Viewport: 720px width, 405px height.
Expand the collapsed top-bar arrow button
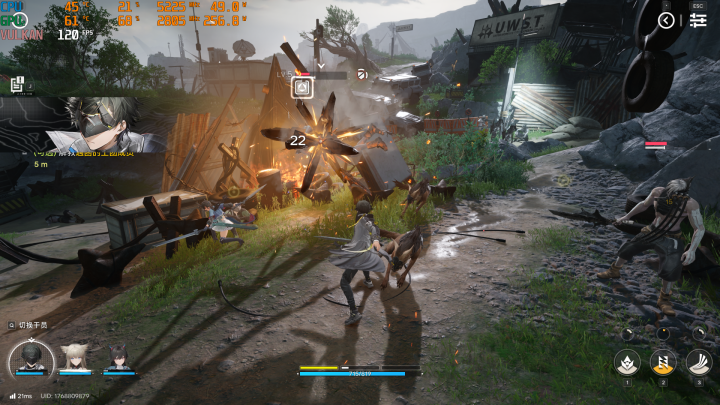pyautogui.click(x=667, y=21)
